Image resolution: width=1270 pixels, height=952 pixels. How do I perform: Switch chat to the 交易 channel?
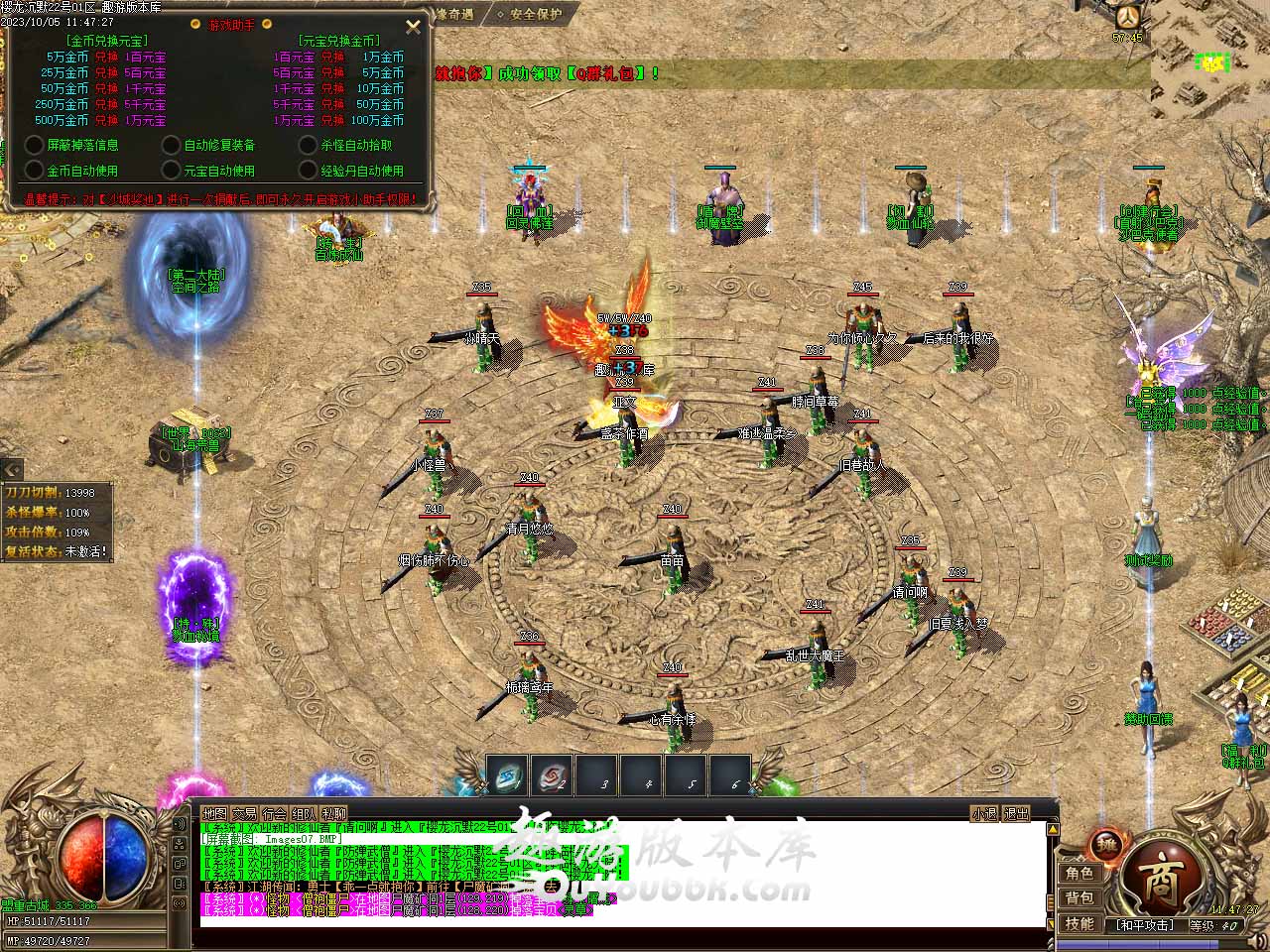(244, 814)
